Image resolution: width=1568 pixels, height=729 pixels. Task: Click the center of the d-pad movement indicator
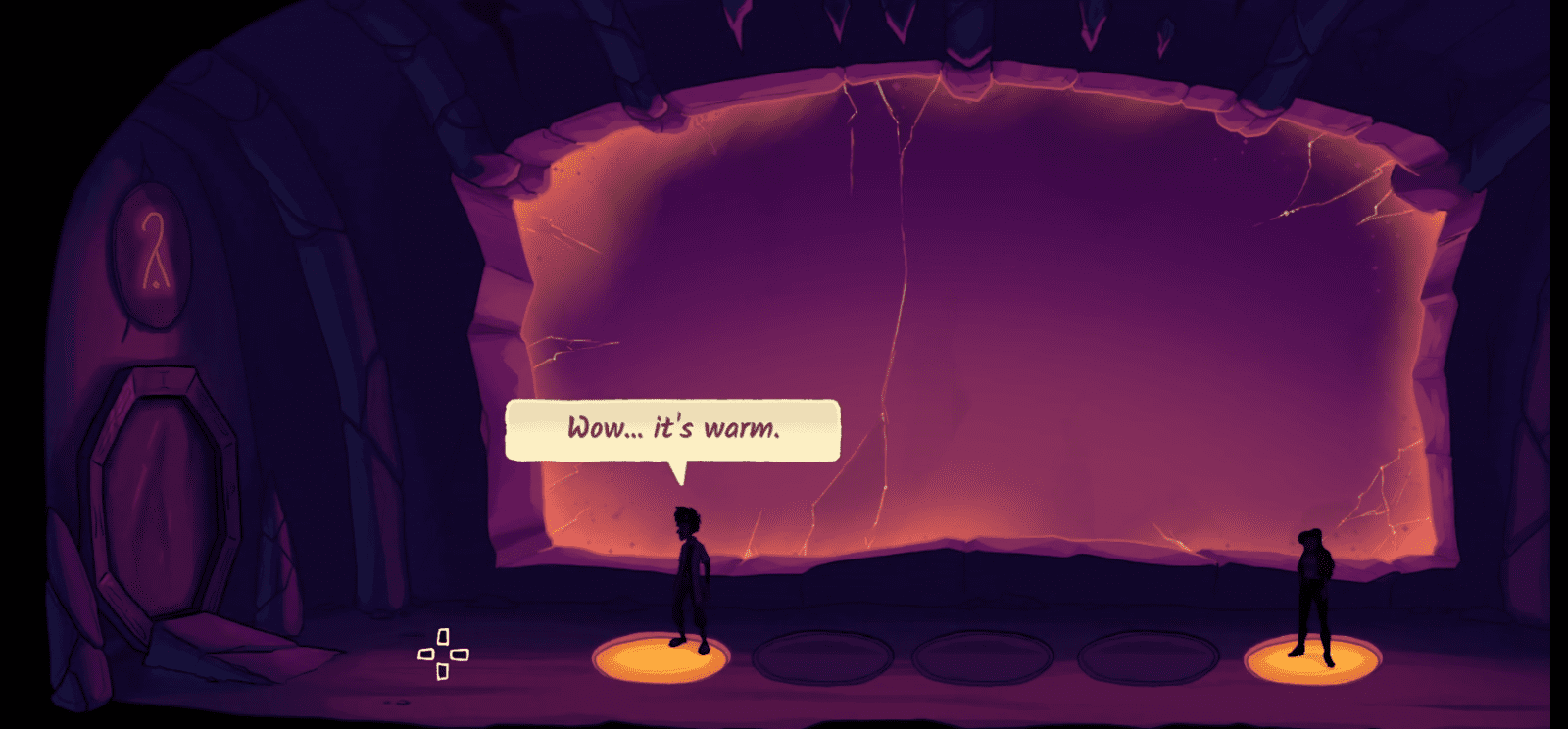[x=442, y=653]
